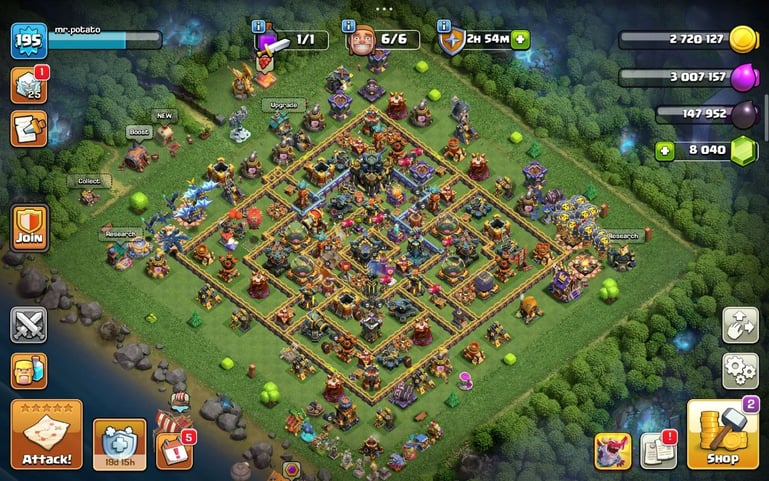
Task: Open the settings gears button
Action: pyautogui.click(x=740, y=370)
